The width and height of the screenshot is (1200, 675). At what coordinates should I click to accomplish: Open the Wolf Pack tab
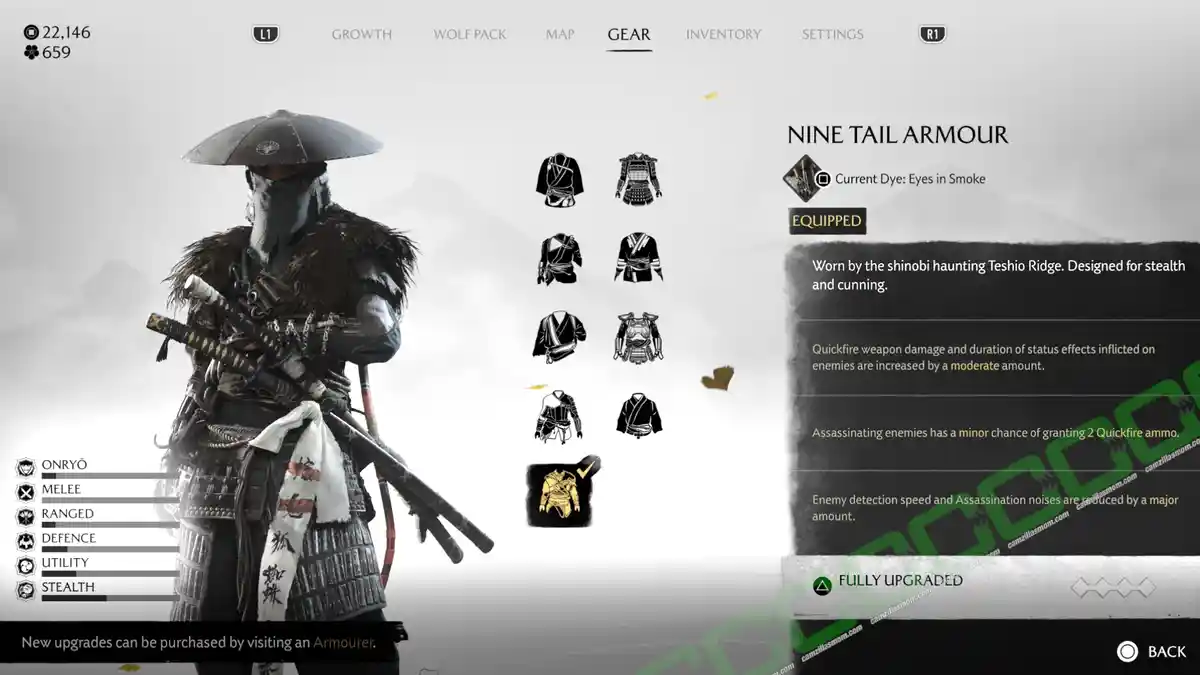470,34
